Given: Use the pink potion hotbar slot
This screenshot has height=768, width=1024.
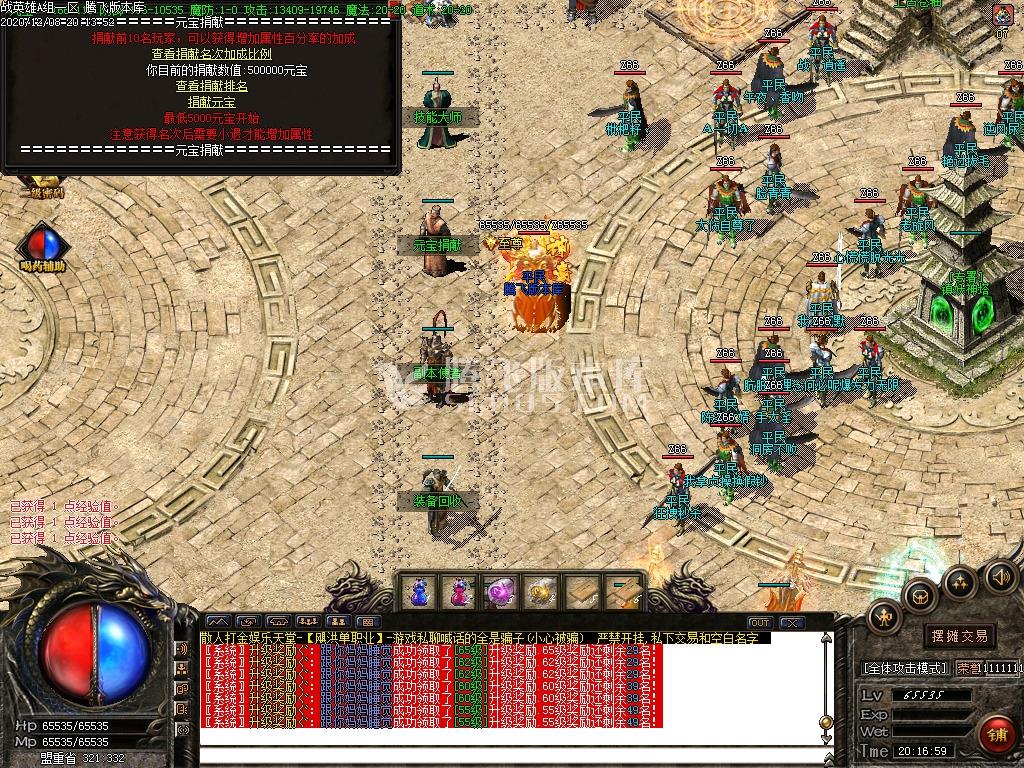Looking at the screenshot, I should 459,593.
